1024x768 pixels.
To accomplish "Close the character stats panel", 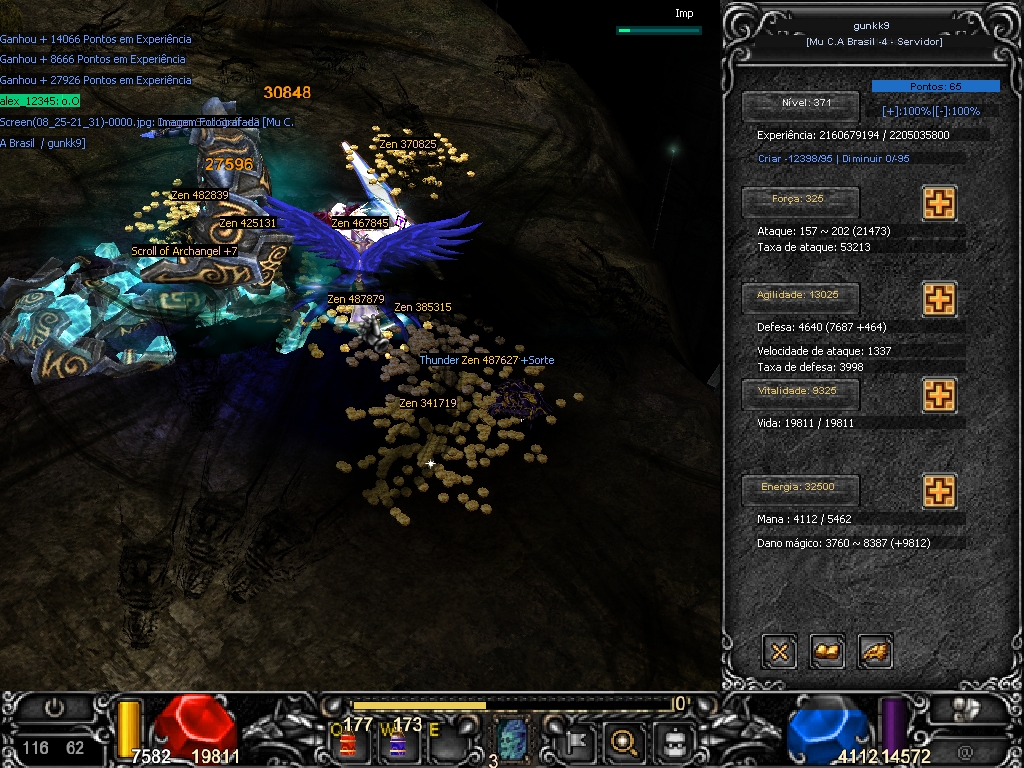I will (780, 652).
